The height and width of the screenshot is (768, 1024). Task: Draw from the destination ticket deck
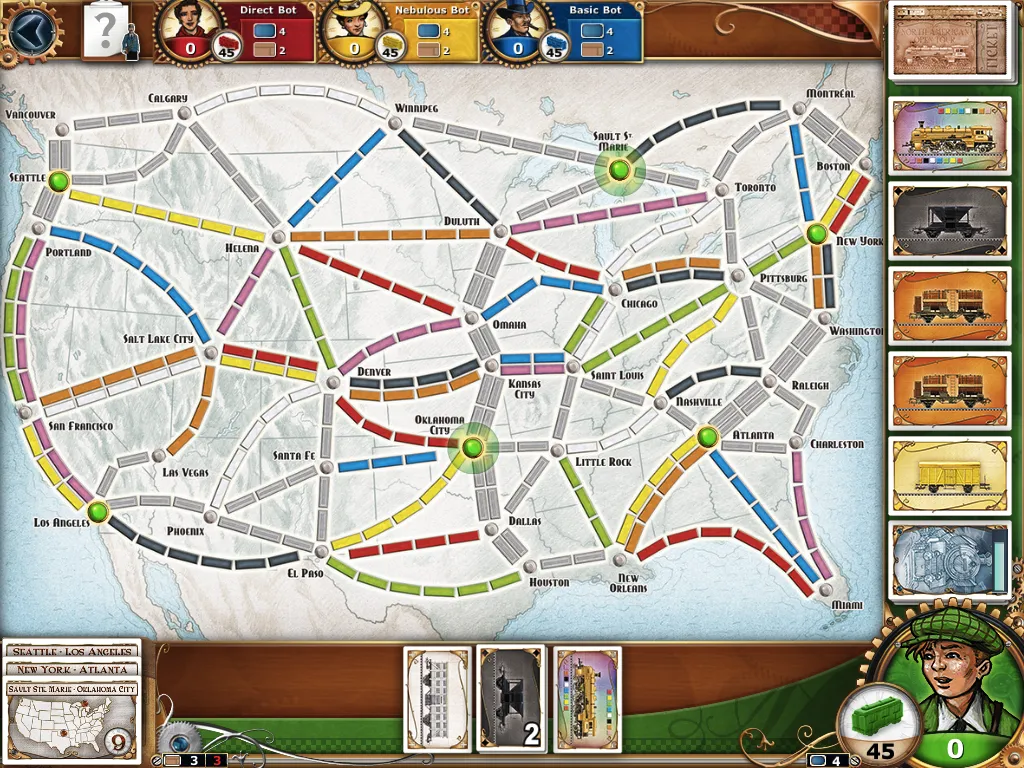(949, 40)
